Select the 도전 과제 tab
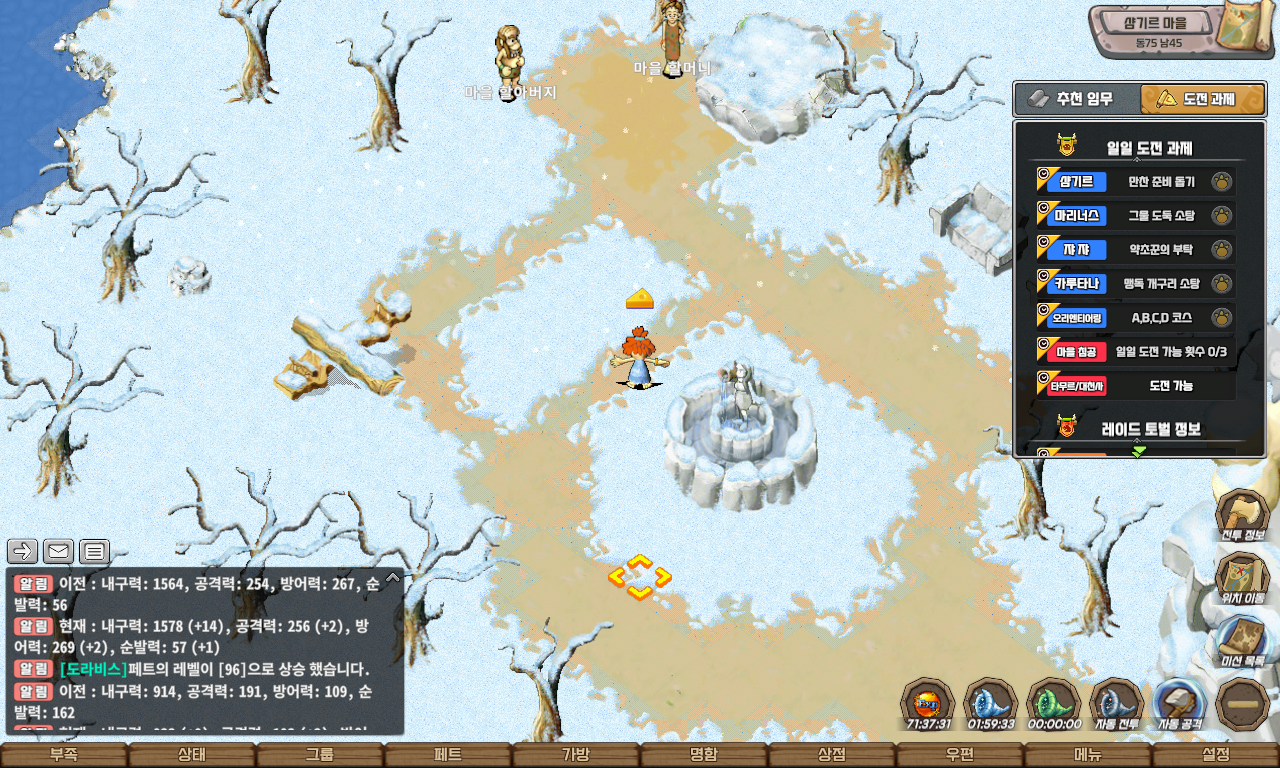This screenshot has height=768, width=1280. (x=1201, y=99)
